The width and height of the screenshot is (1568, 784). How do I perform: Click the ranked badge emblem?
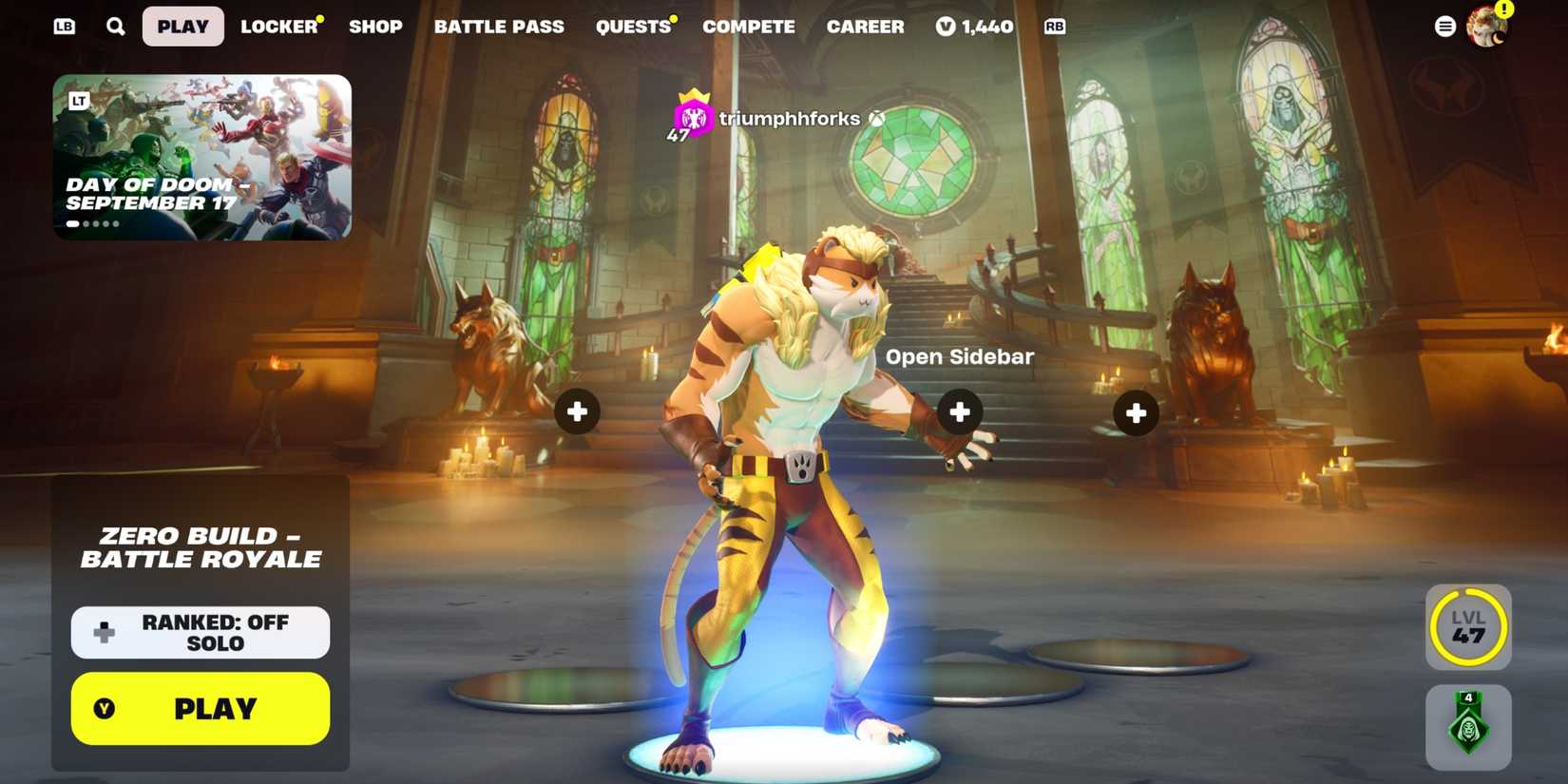coord(1468,727)
